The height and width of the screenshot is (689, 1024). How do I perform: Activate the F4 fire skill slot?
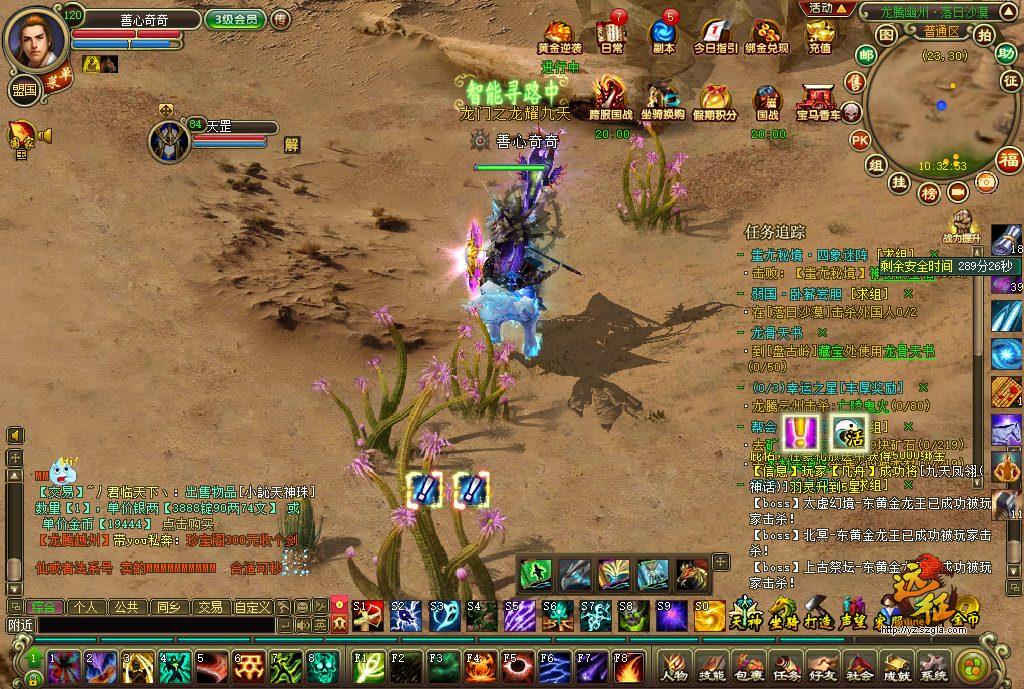coord(480,665)
